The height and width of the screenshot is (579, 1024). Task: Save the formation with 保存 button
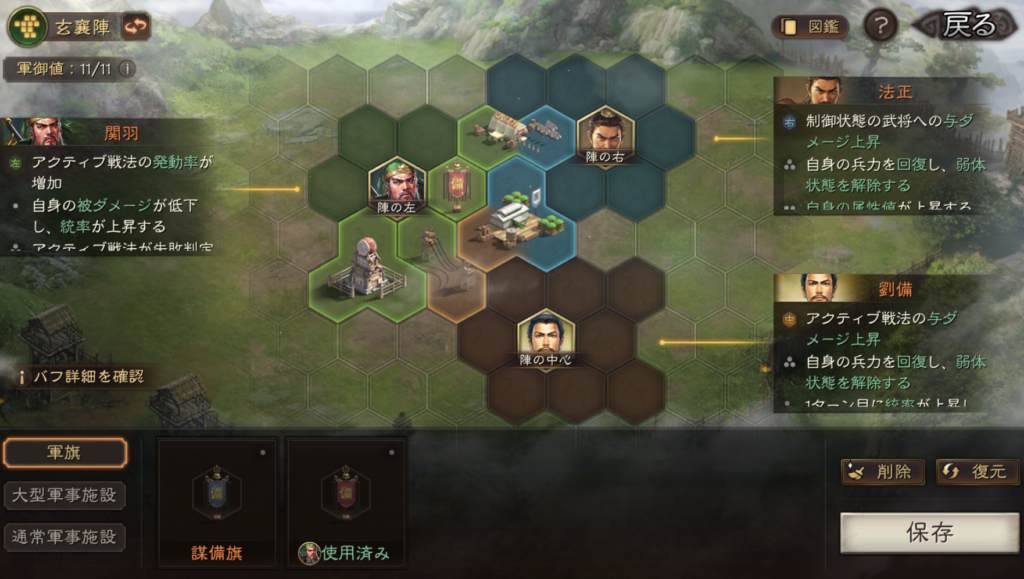(x=929, y=532)
